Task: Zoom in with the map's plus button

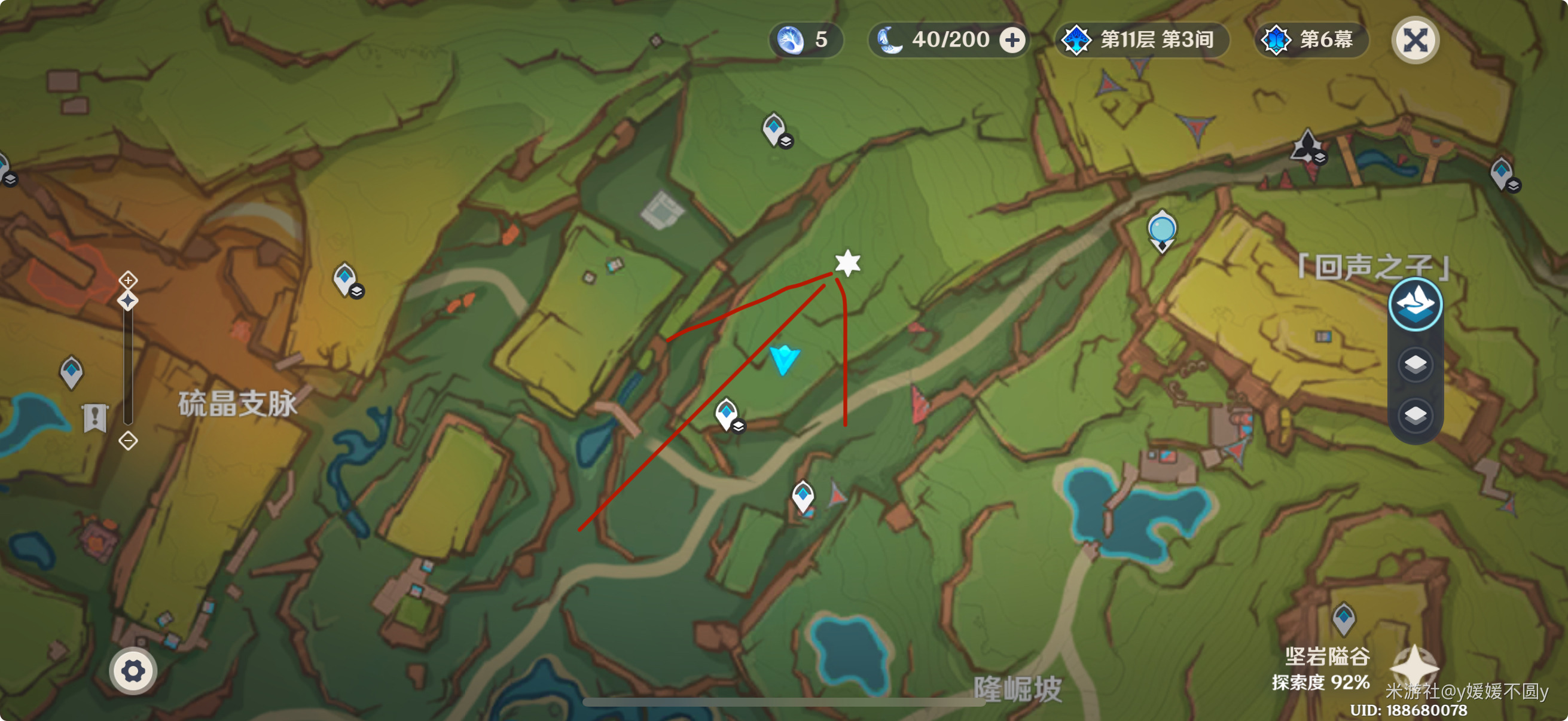Action: pyautogui.click(x=128, y=280)
